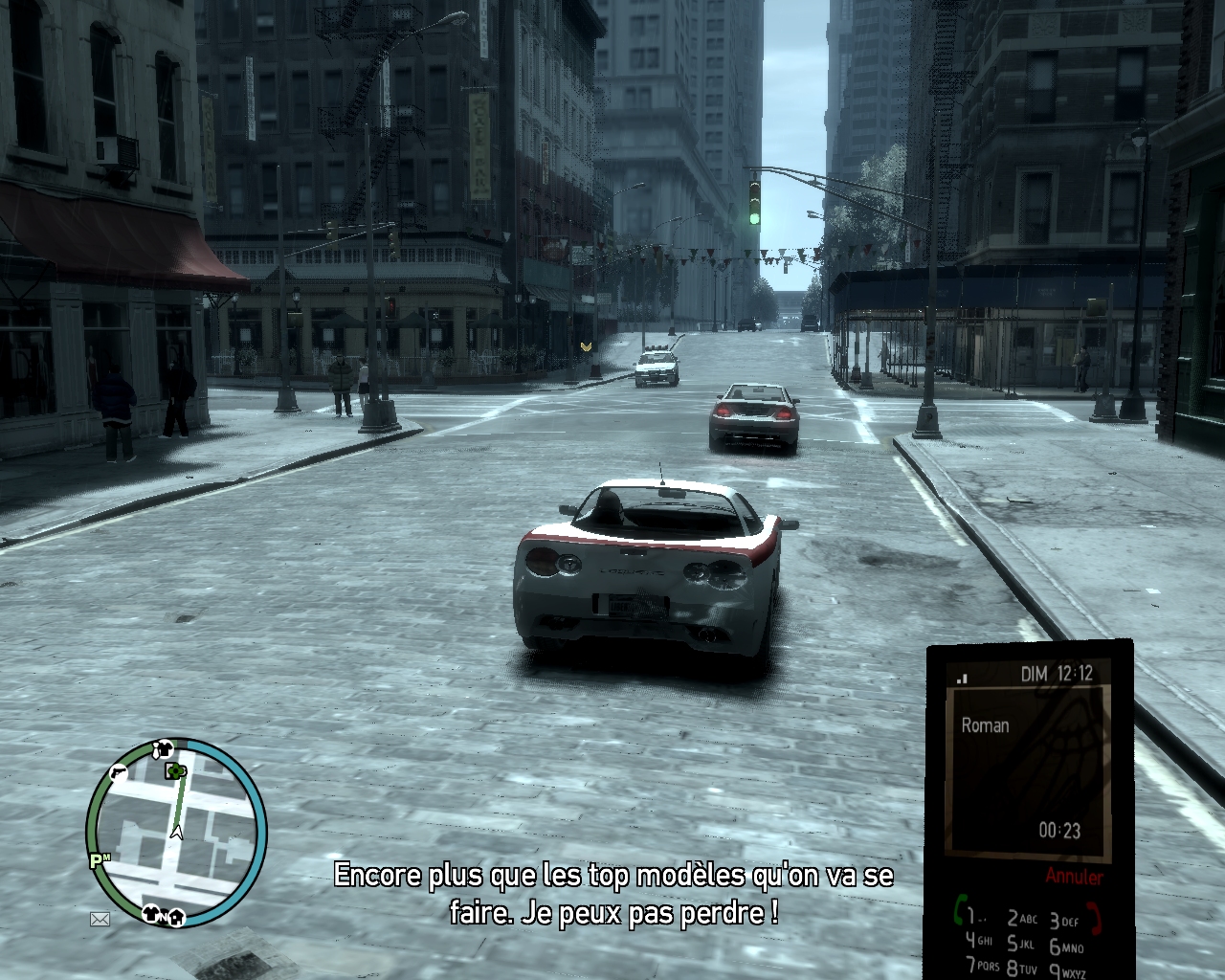Tap the 1 key on the phone keypad
This screenshot has width=1225, height=980.
click(973, 916)
